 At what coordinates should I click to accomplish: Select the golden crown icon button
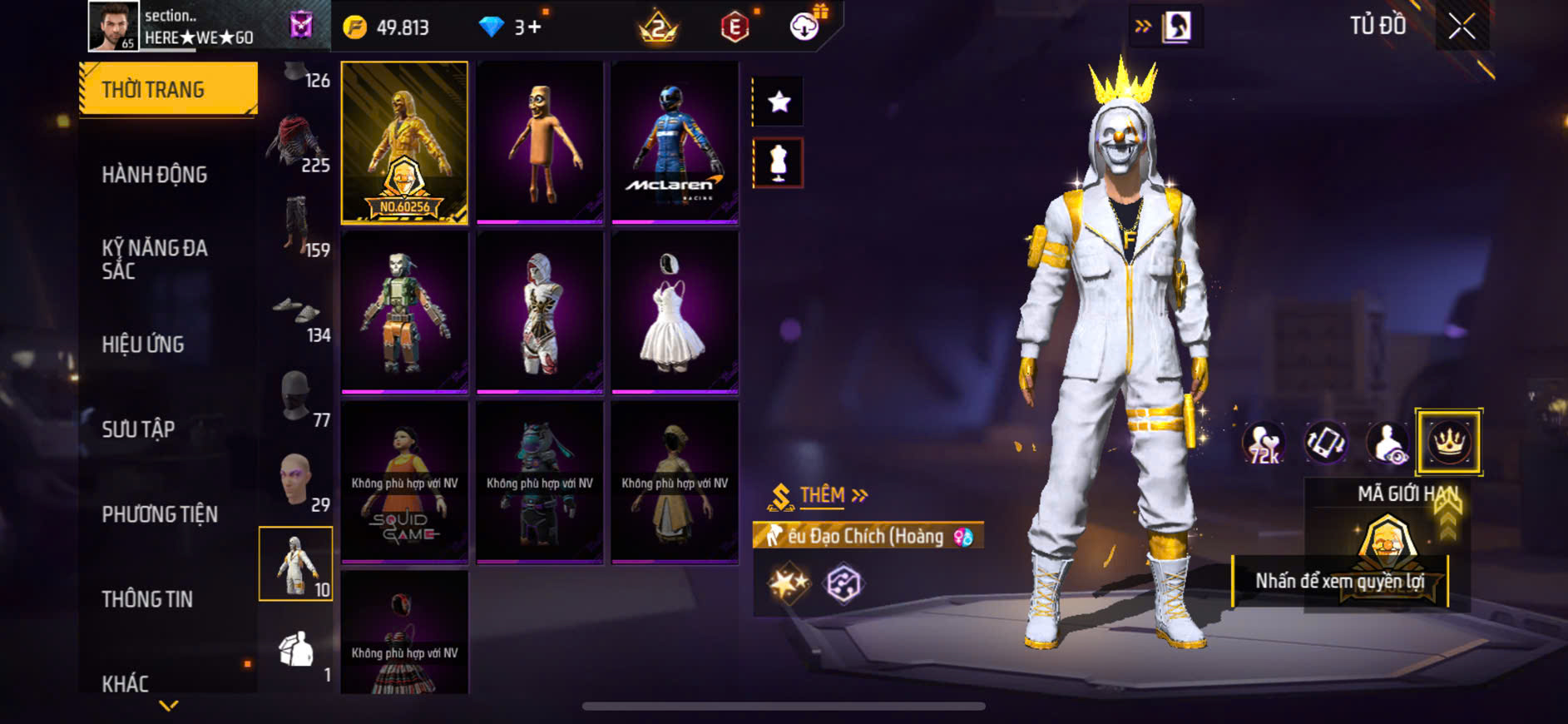coord(1448,442)
